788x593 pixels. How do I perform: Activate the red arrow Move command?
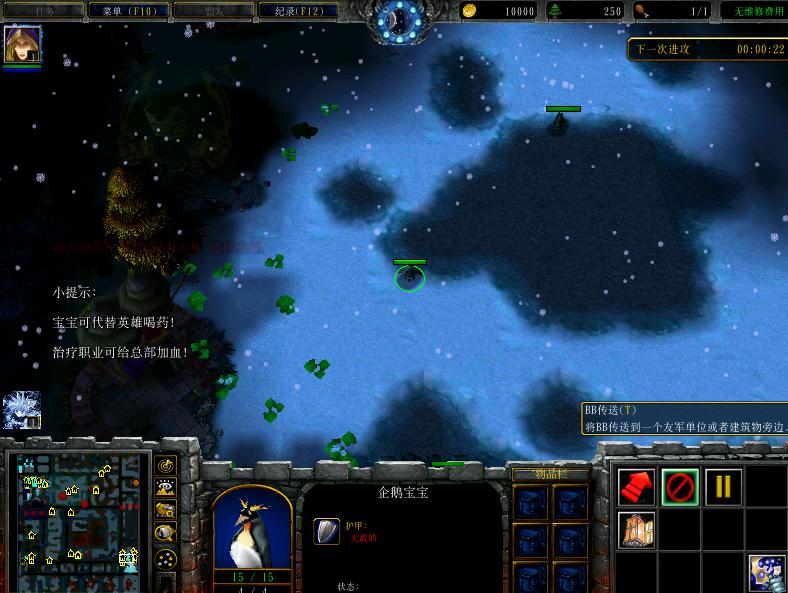[x=637, y=487]
